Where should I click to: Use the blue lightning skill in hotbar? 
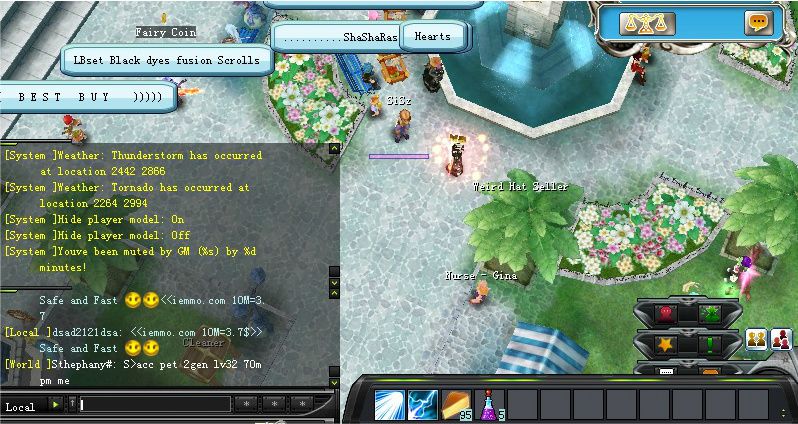tap(422, 405)
